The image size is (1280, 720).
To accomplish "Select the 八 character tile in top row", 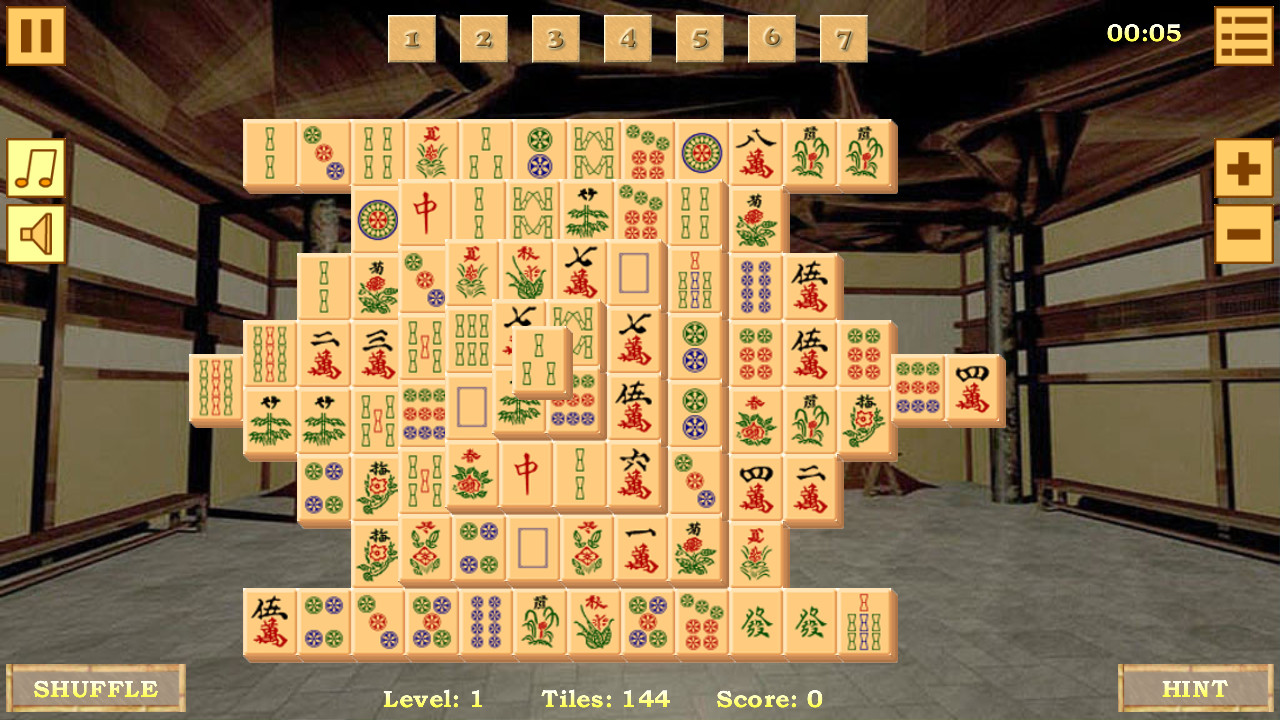I will click(x=756, y=150).
